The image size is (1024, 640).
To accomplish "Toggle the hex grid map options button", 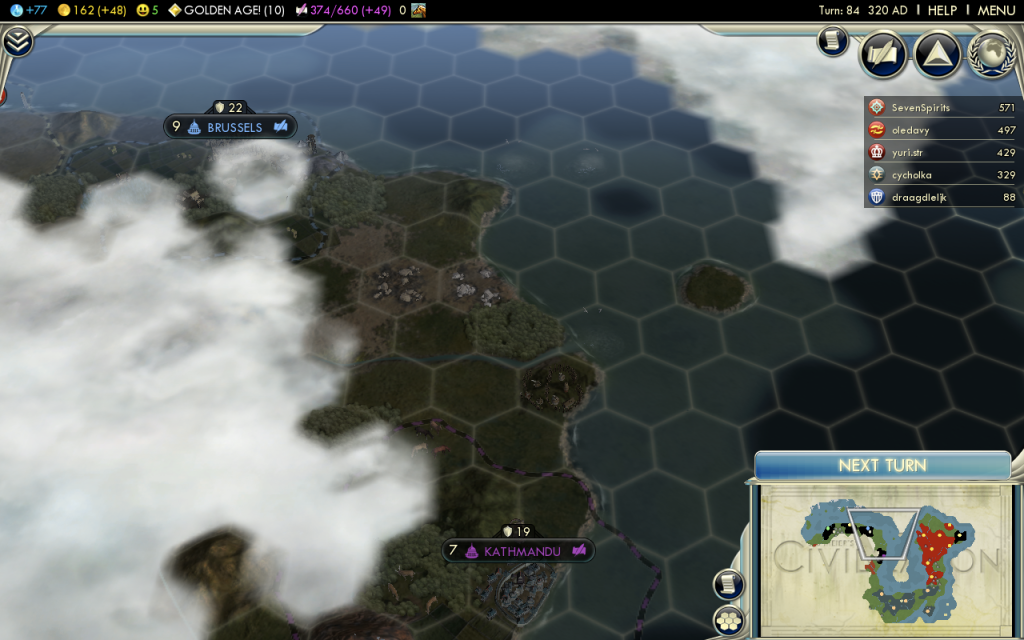I will 730,621.
